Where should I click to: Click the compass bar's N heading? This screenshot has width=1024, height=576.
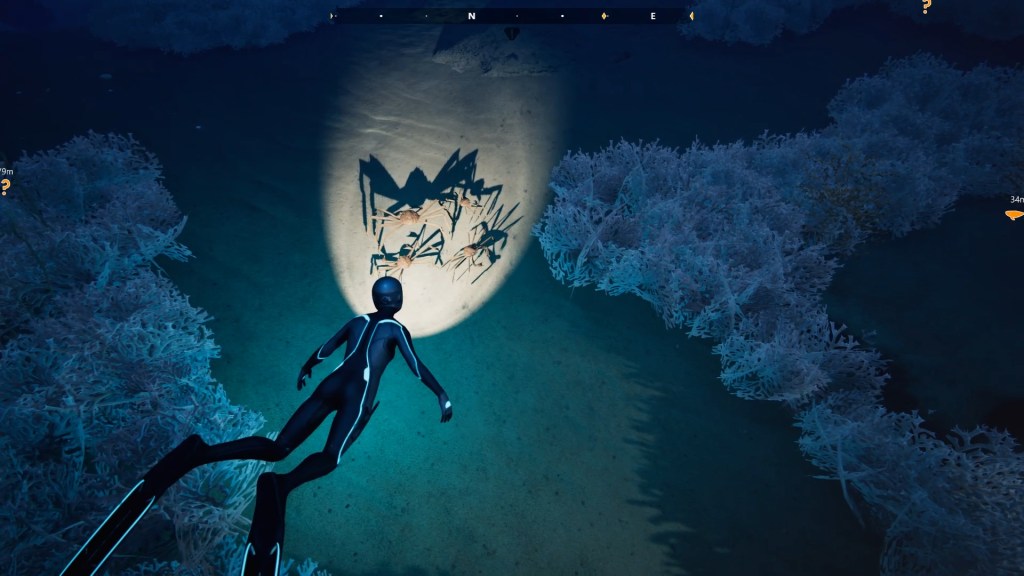coord(471,16)
